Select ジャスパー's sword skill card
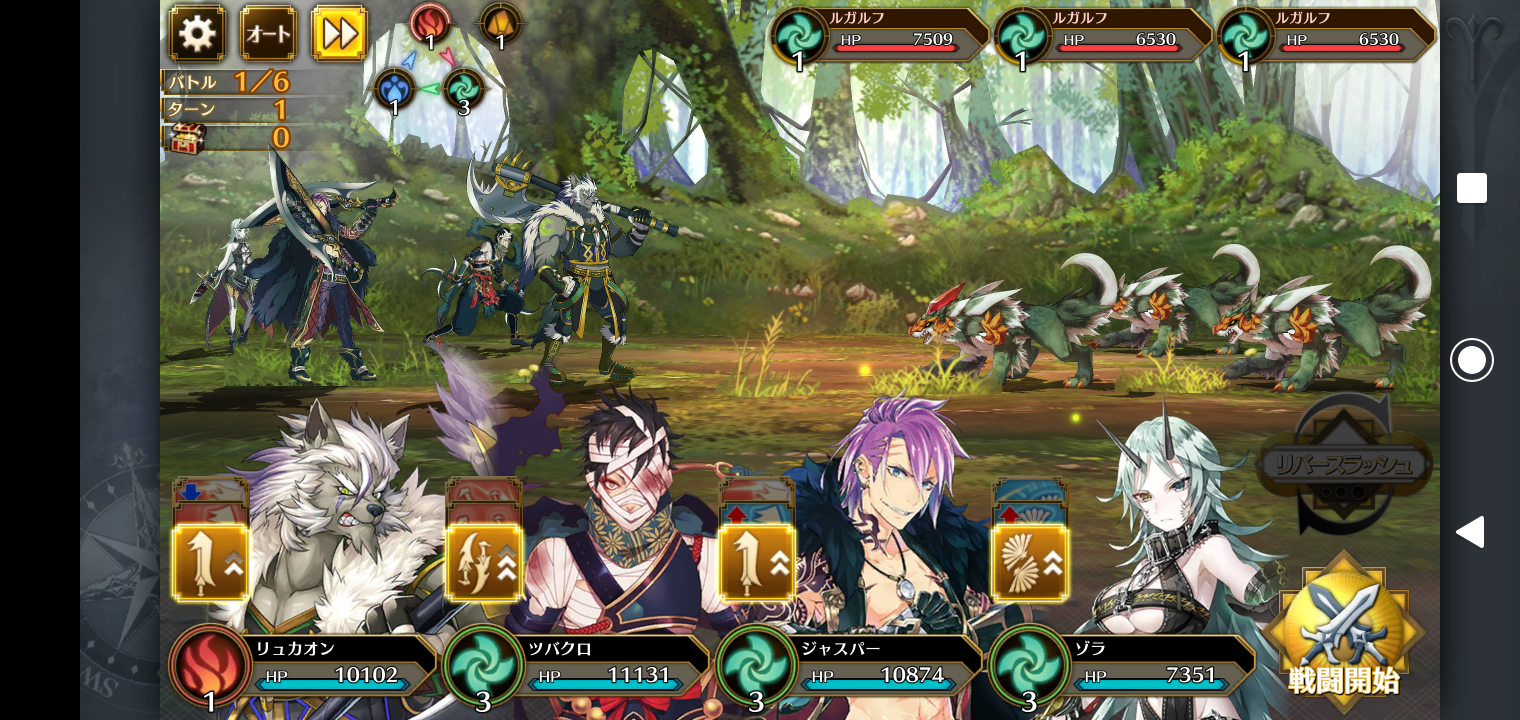Image resolution: width=1520 pixels, height=720 pixels. coord(756,562)
